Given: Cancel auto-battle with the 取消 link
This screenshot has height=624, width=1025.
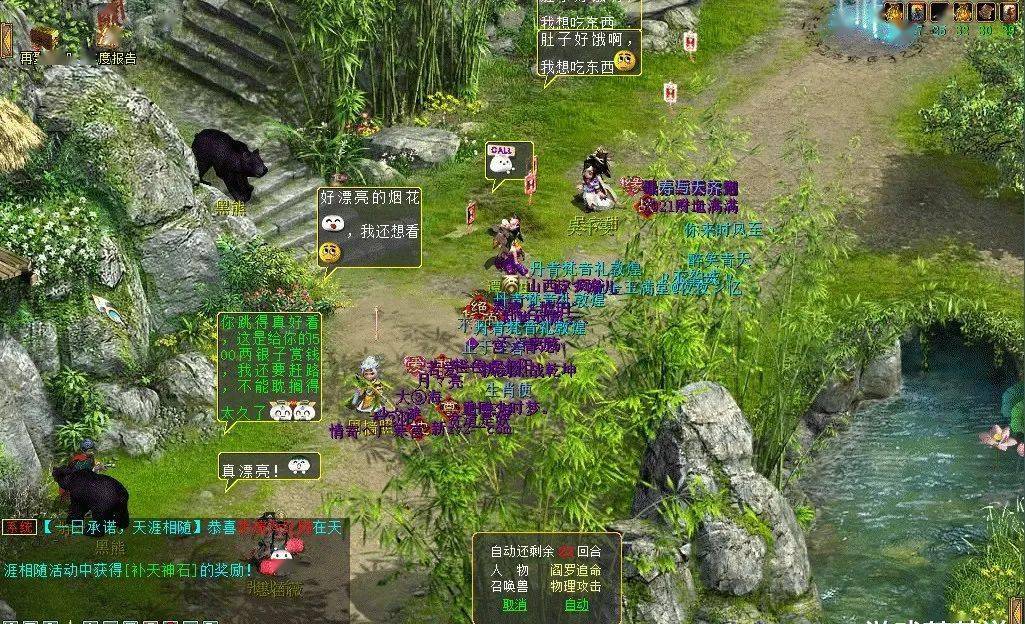Looking at the screenshot, I should click(514, 604).
